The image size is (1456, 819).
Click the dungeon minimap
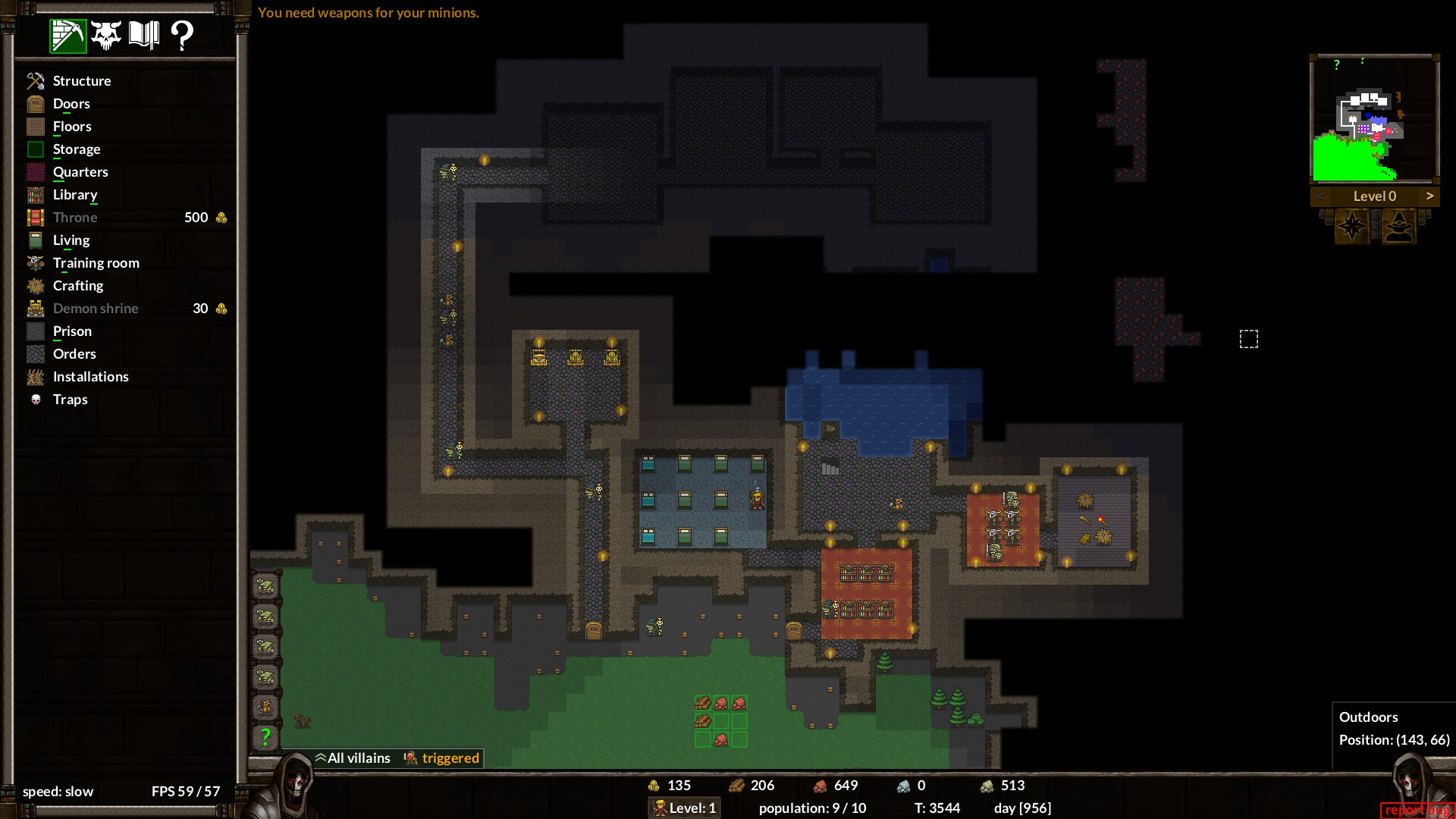(1374, 118)
